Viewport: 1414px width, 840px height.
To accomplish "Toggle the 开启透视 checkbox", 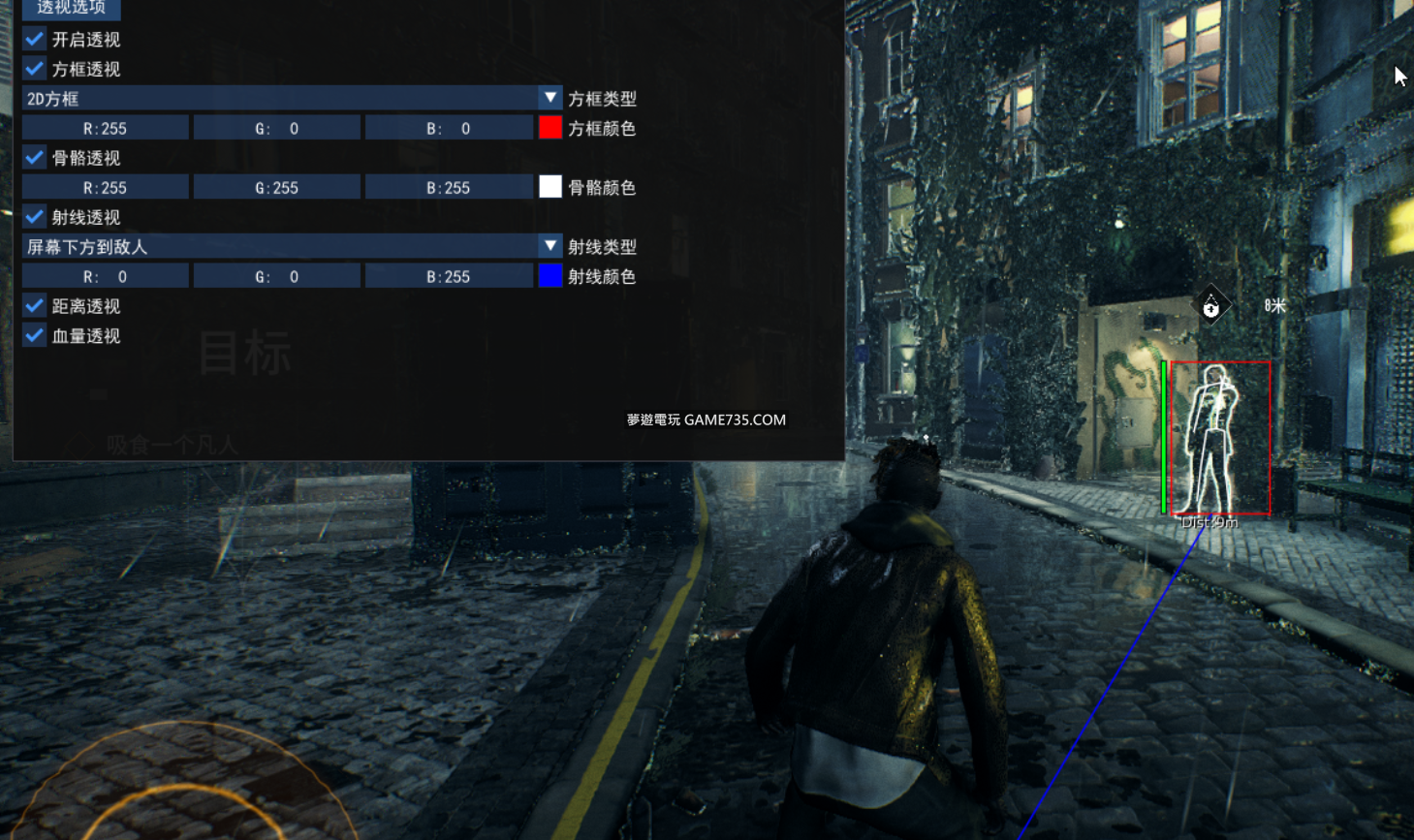I will click(35, 40).
